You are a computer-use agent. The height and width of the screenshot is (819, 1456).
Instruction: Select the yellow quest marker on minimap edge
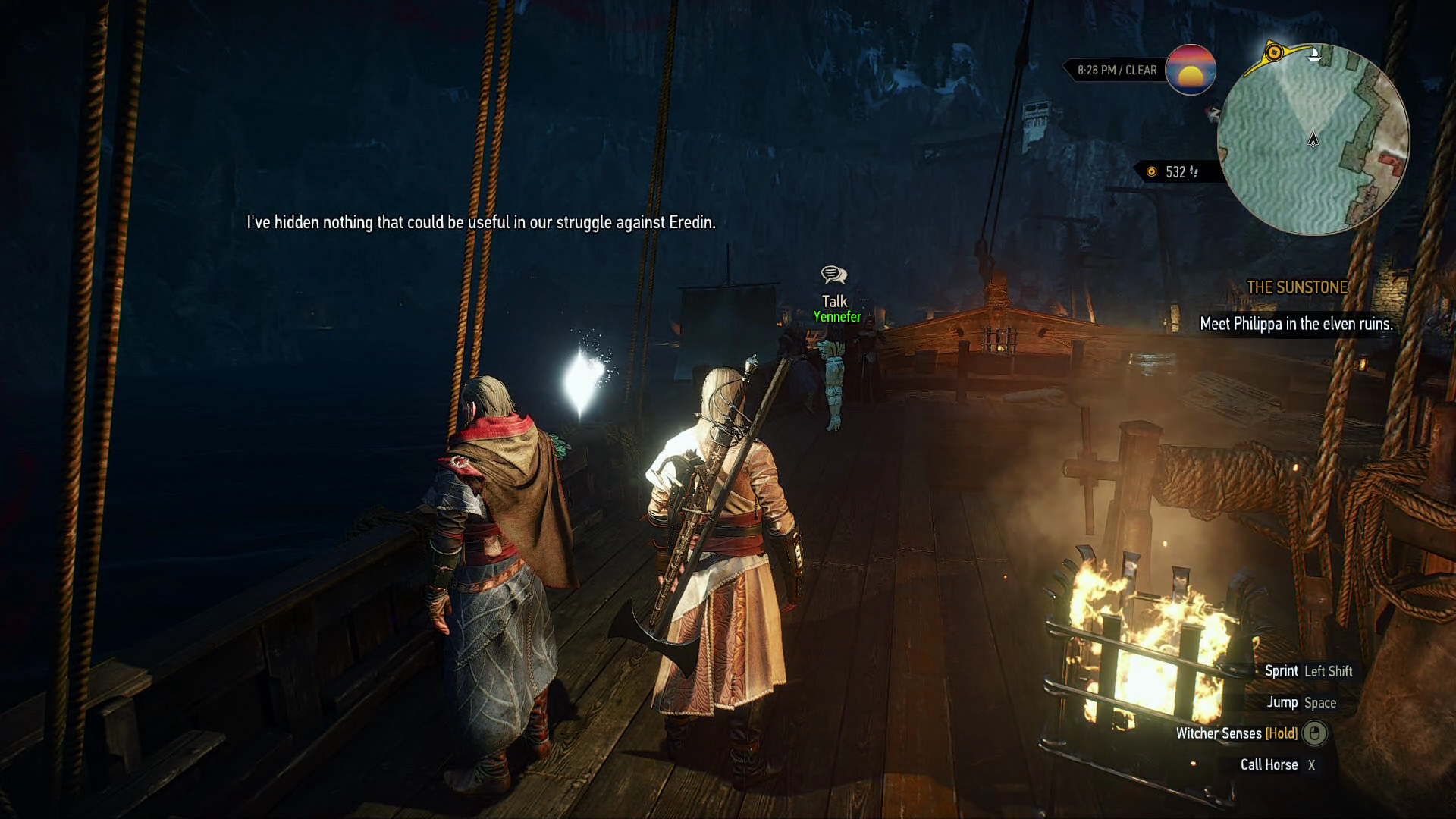click(x=1274, y=52)
